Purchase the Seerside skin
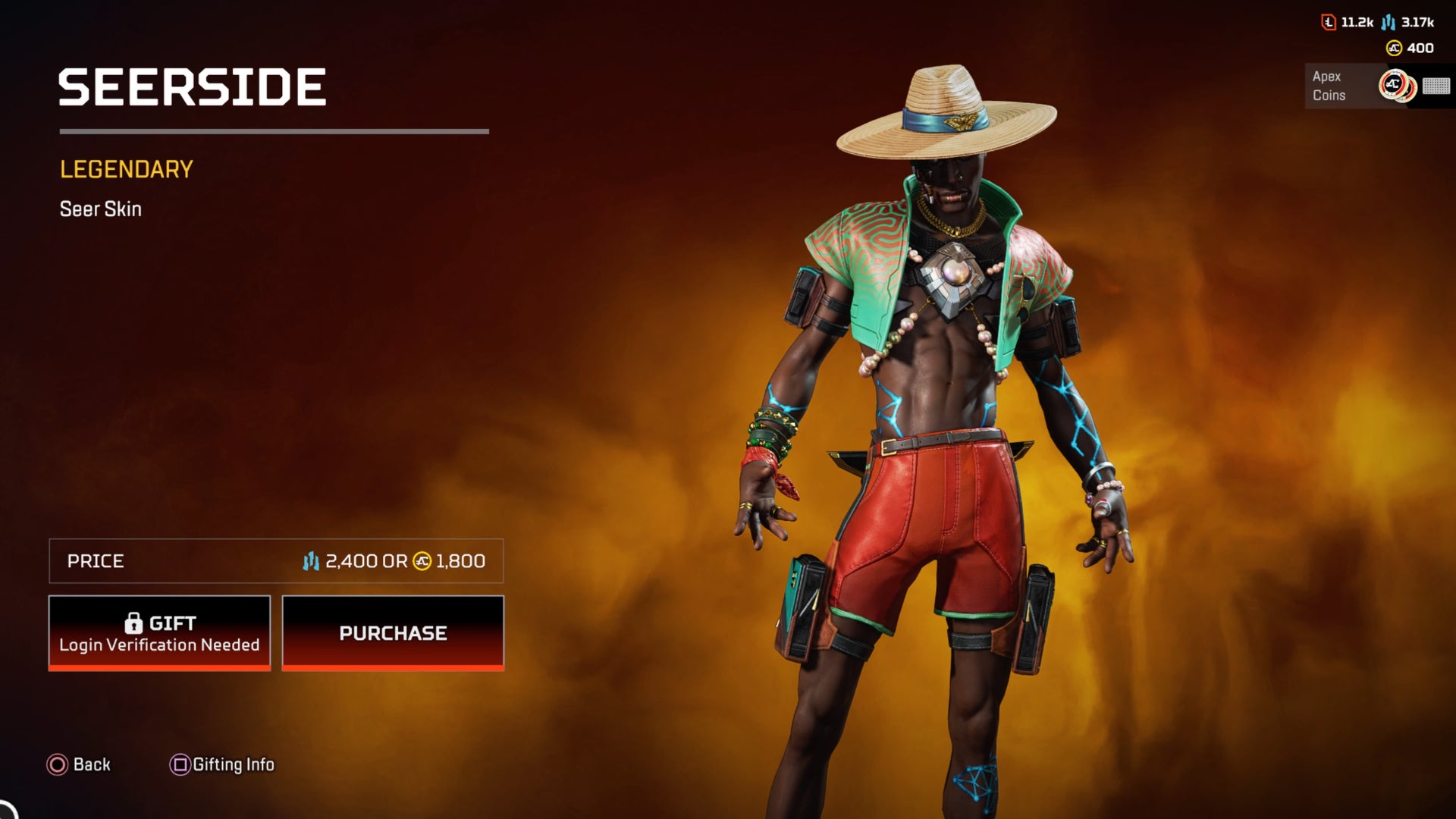The width and height of the screenshot is (1456, 819). pos(393,632)
